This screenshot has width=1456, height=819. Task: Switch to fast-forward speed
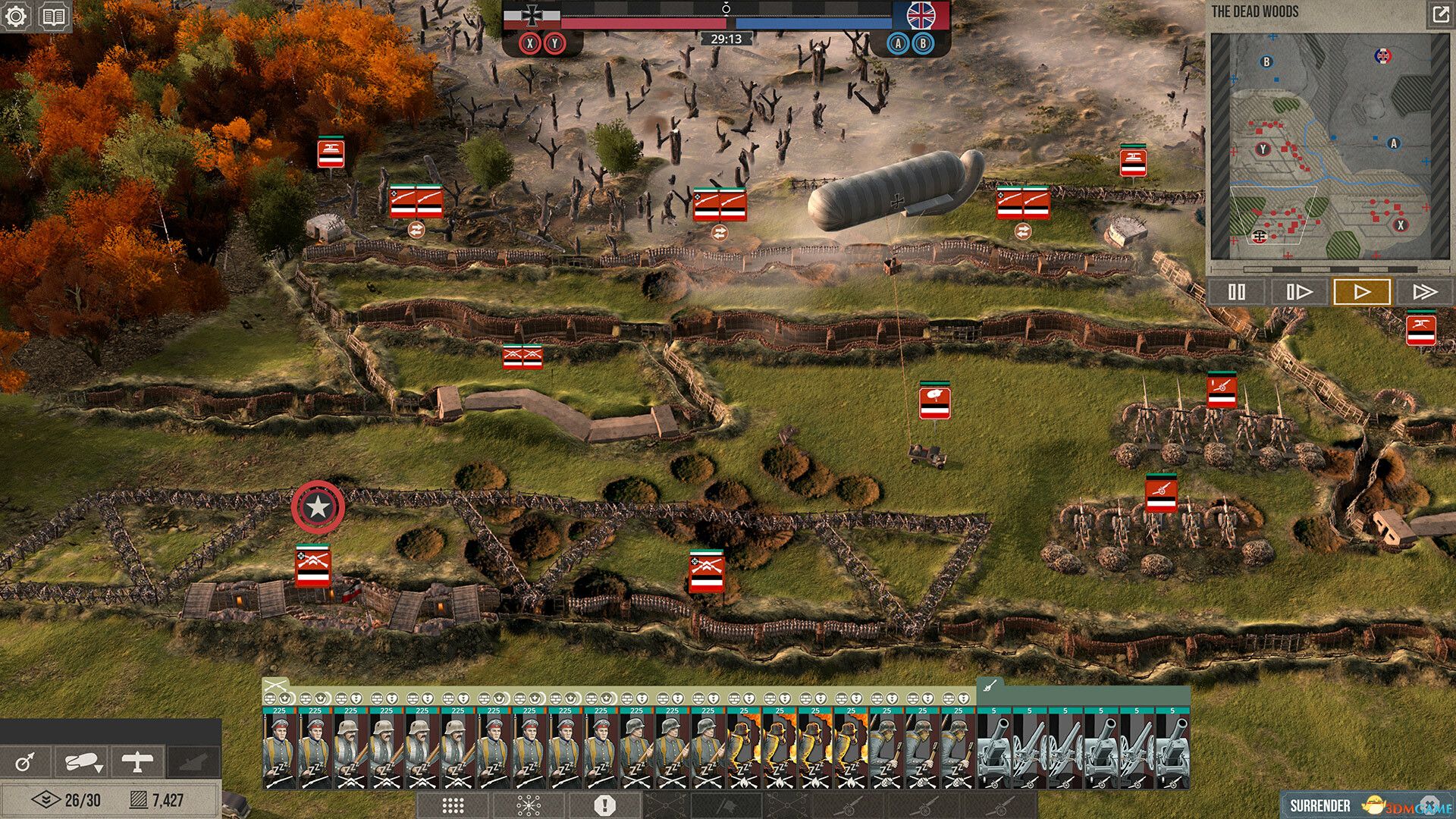[x=1424, y=292]
